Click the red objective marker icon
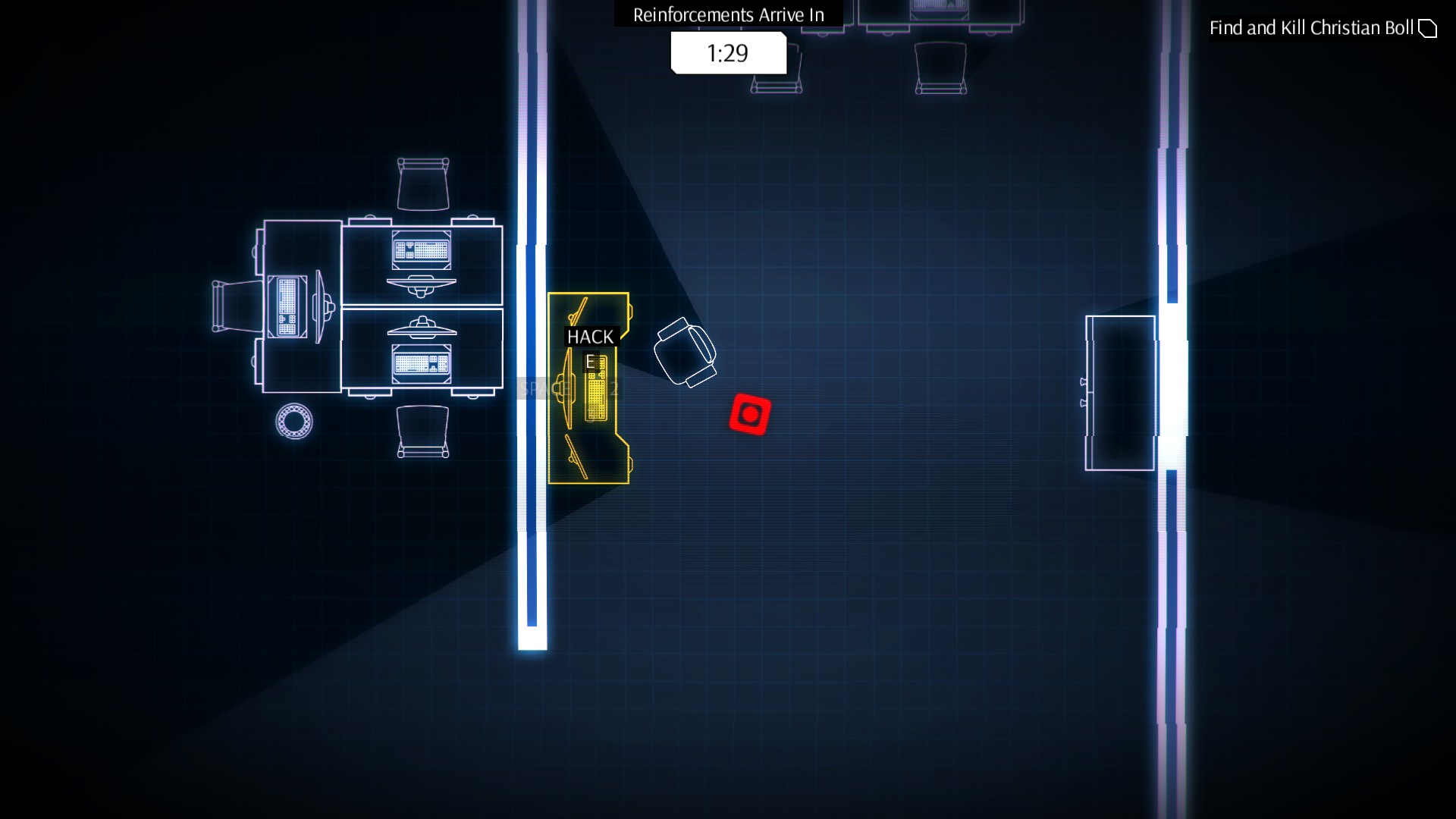 (752, 414)
